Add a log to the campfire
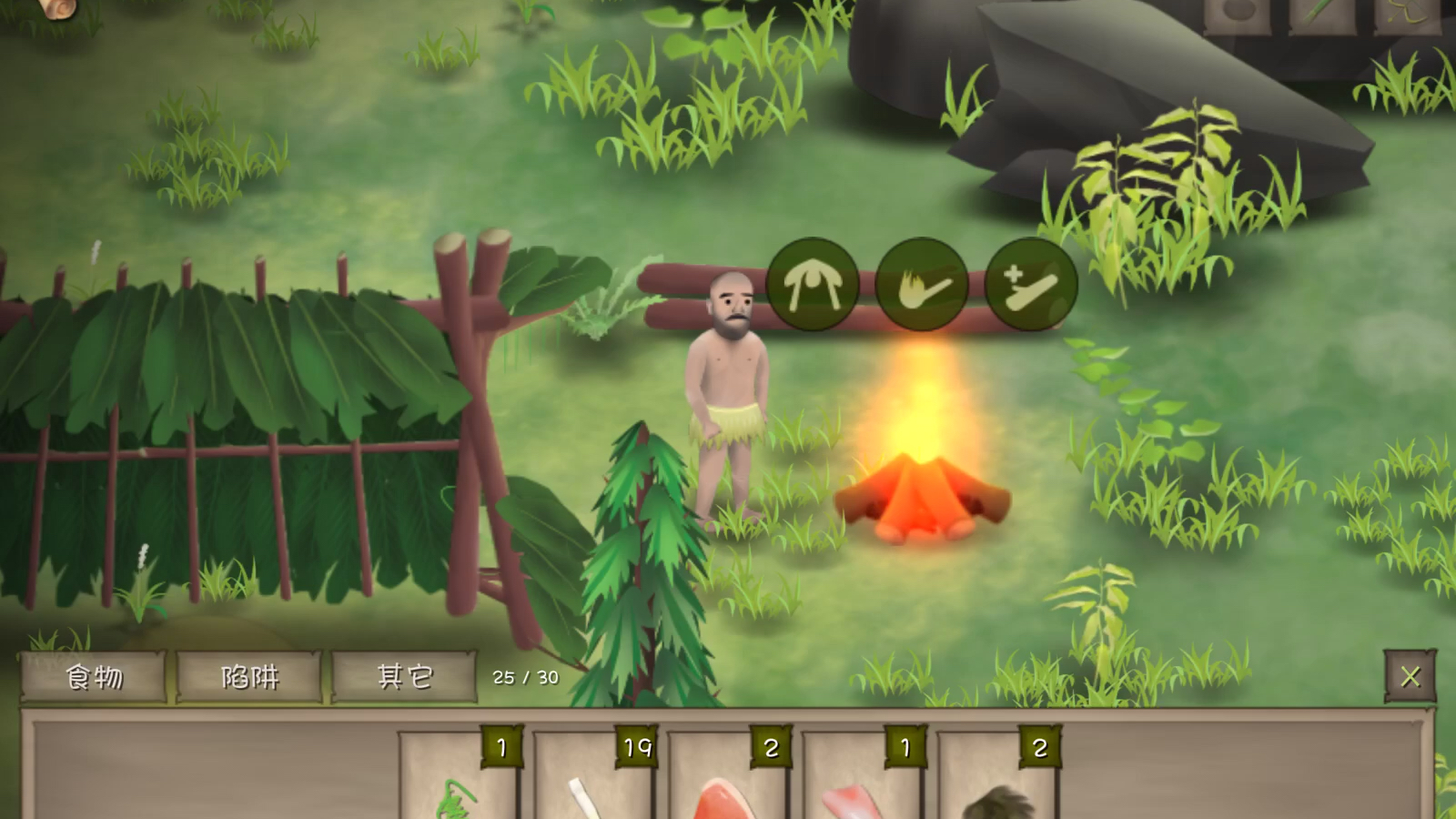Screen dimensions: 1456x819 pyautogui.click(x=1031, y=285)
